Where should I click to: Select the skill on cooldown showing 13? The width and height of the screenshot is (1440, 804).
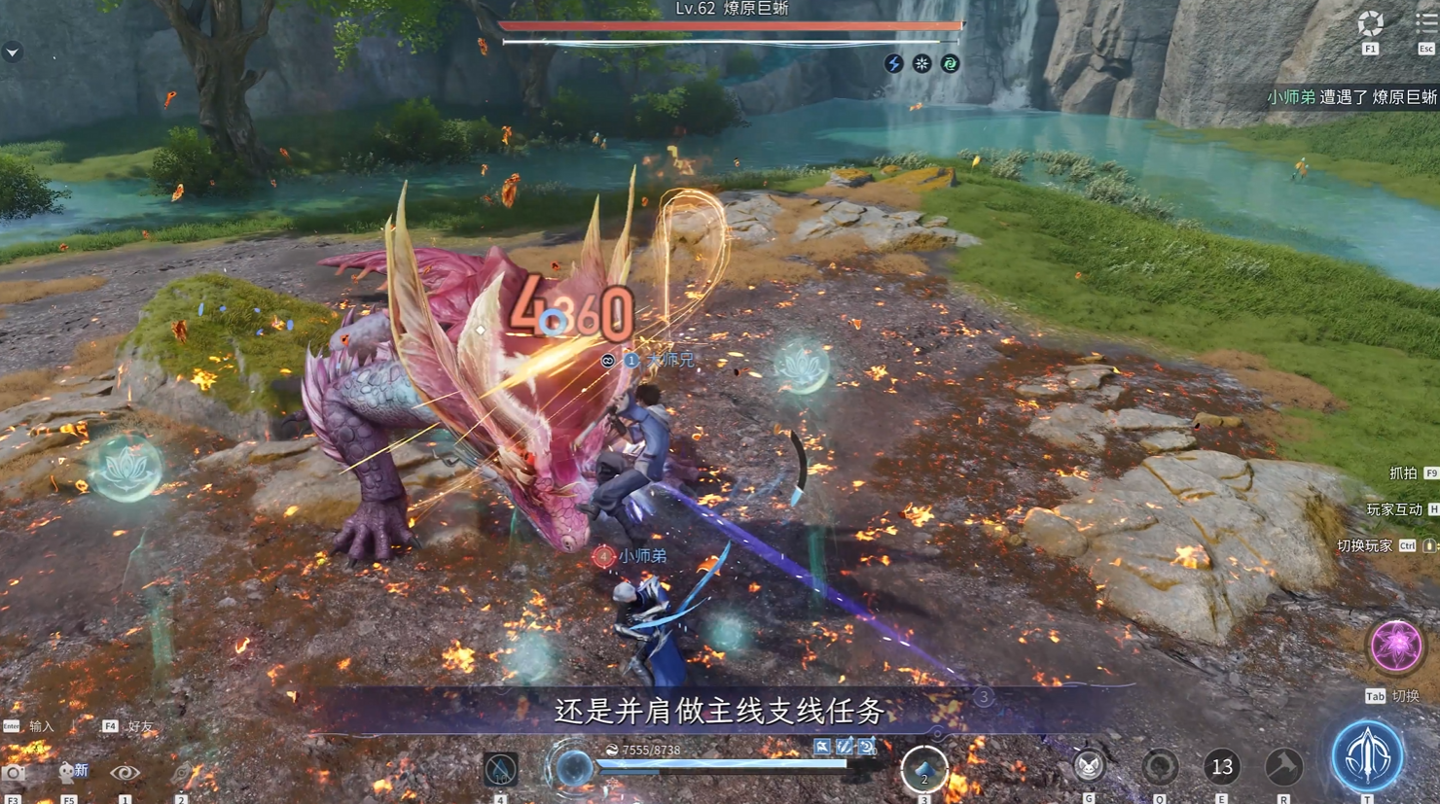pyautogui.click(x=1221, y=767)
